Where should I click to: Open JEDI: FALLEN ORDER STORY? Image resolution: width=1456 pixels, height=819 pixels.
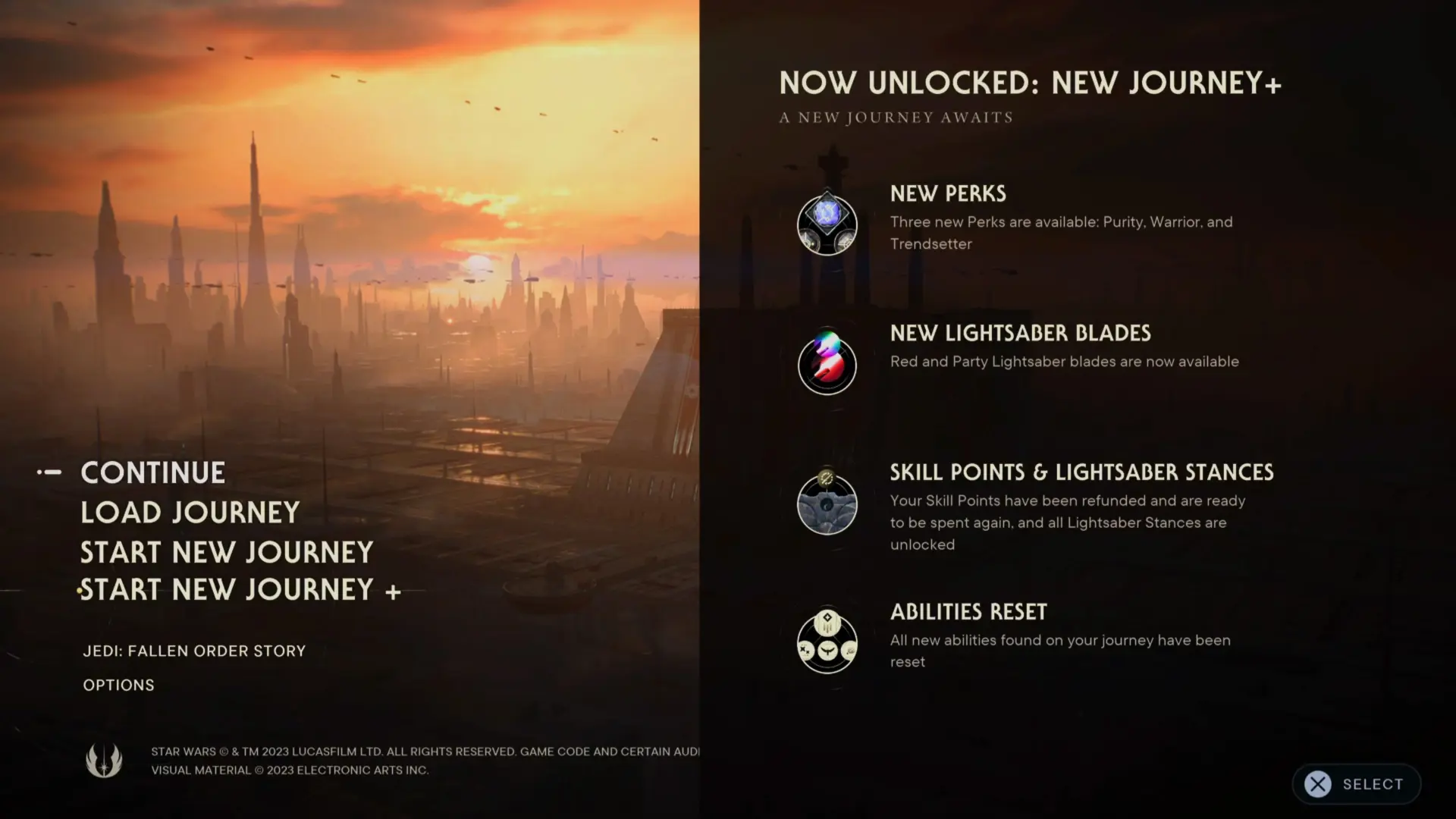(193, 651)
